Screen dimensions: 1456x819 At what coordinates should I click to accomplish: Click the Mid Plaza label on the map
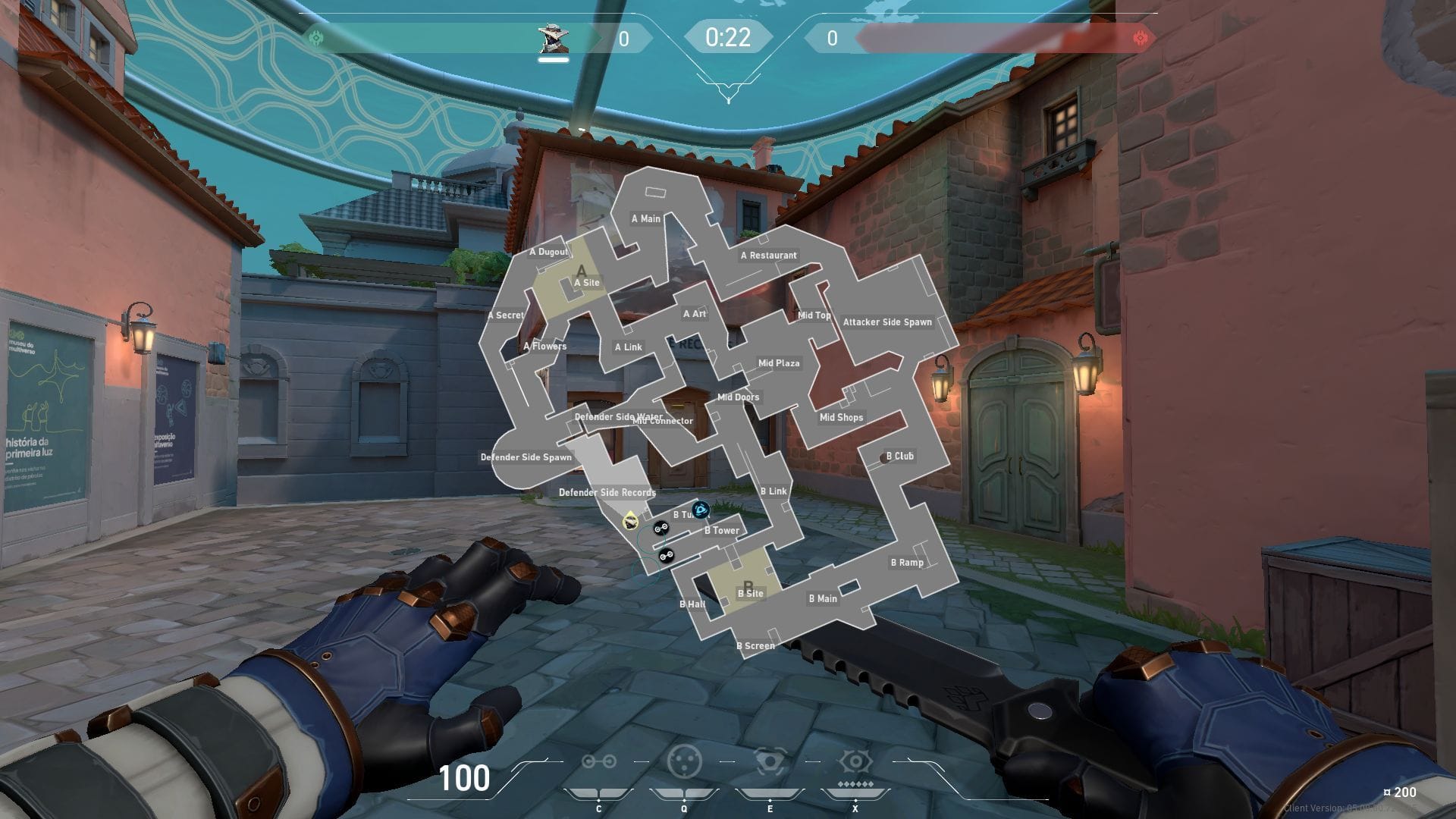pyautogui.click(x=777, y=363)
